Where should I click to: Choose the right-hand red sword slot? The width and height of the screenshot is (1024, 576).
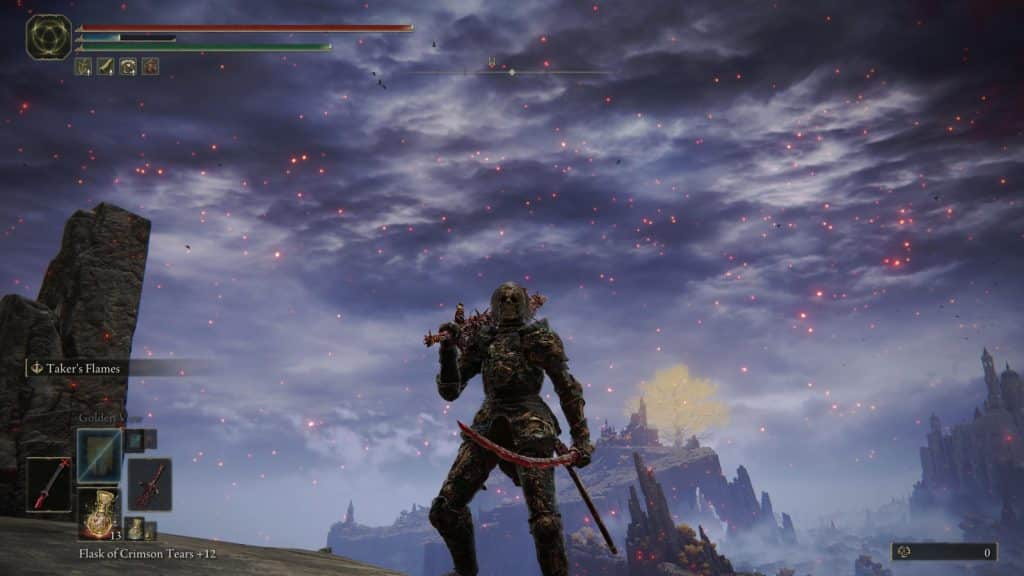(x=150, y=484)
